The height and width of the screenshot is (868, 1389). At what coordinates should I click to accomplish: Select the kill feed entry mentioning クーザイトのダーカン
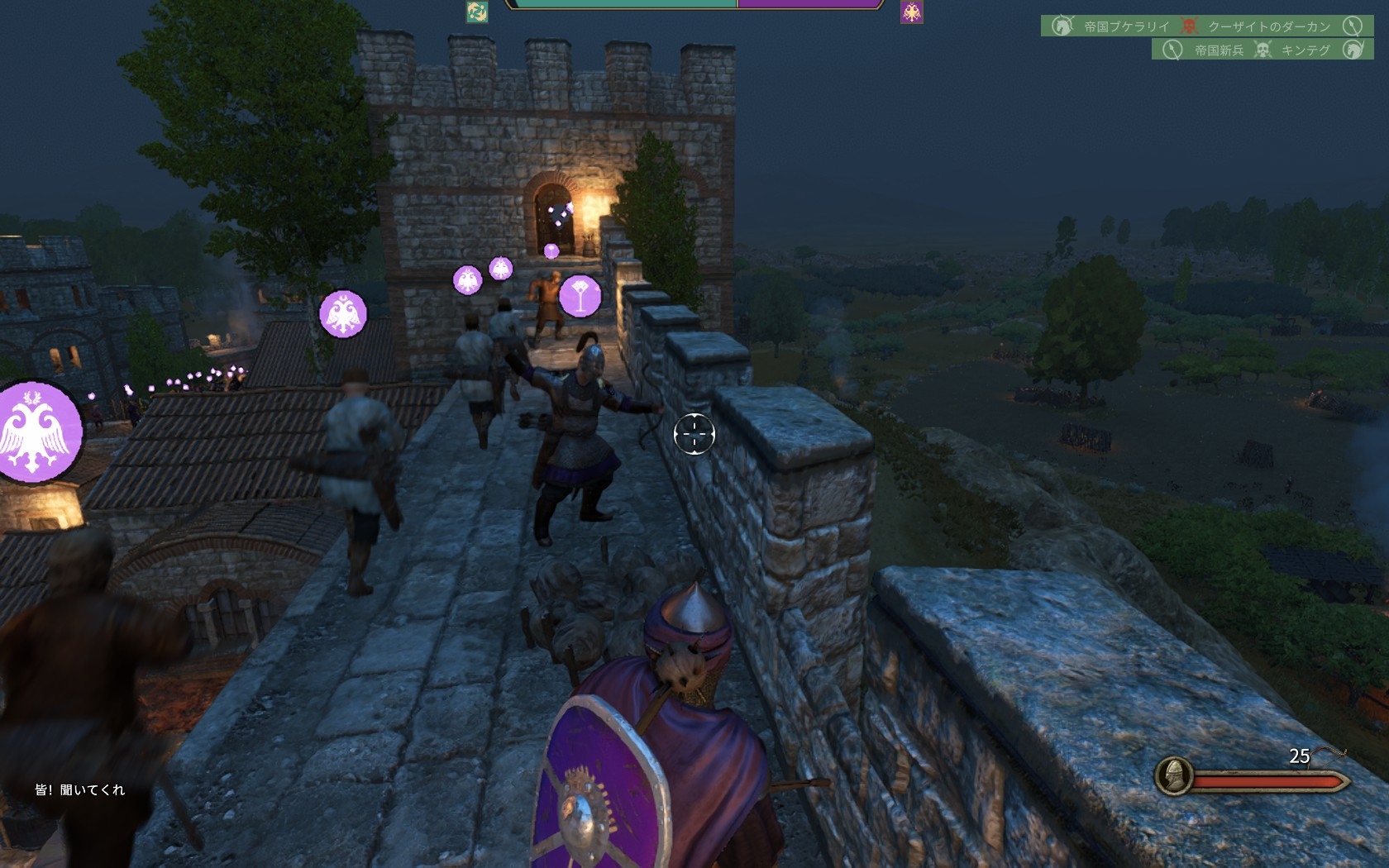(1206, 26)
